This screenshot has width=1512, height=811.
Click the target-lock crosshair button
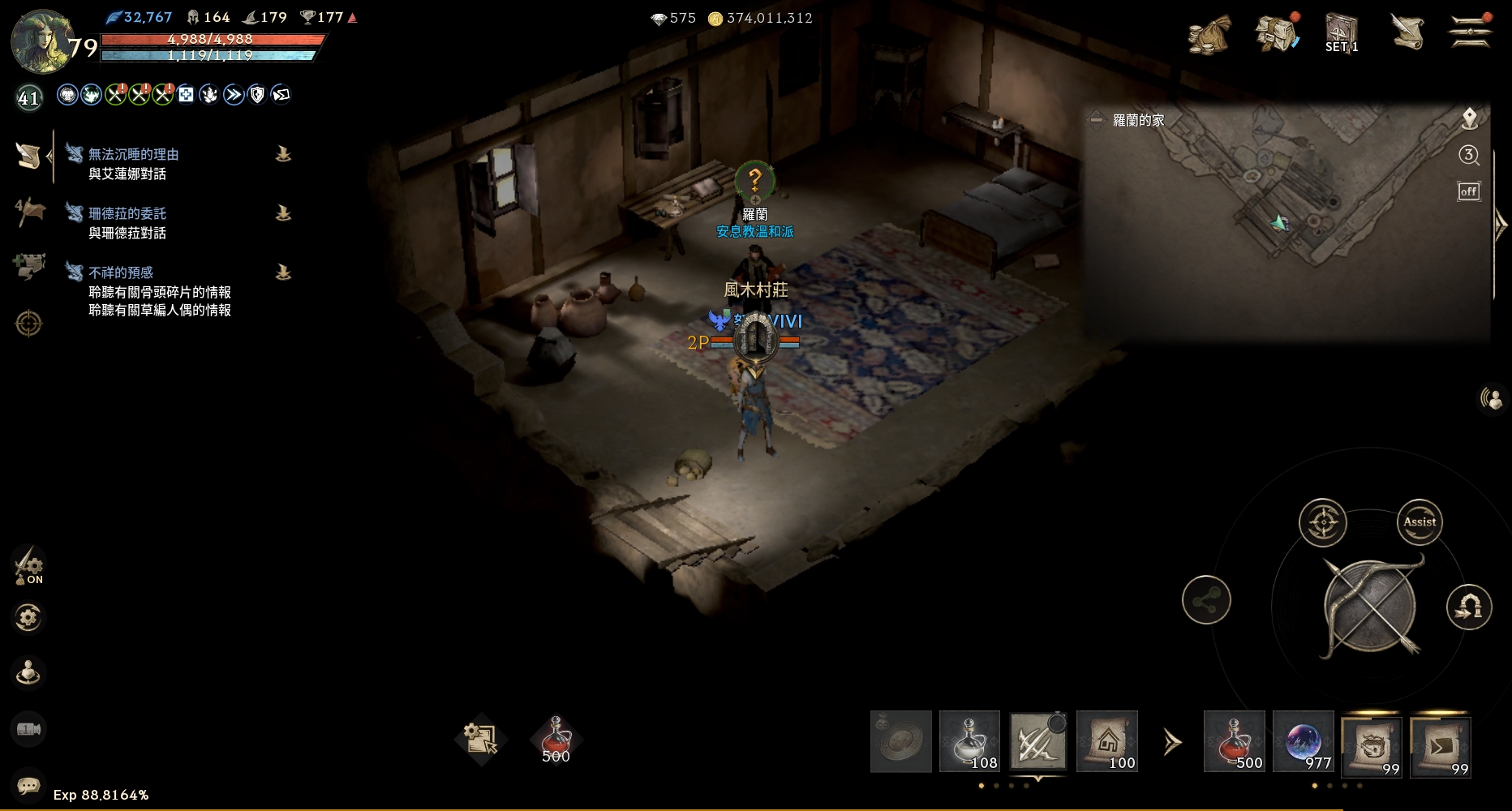click(x=1322, y=522)
